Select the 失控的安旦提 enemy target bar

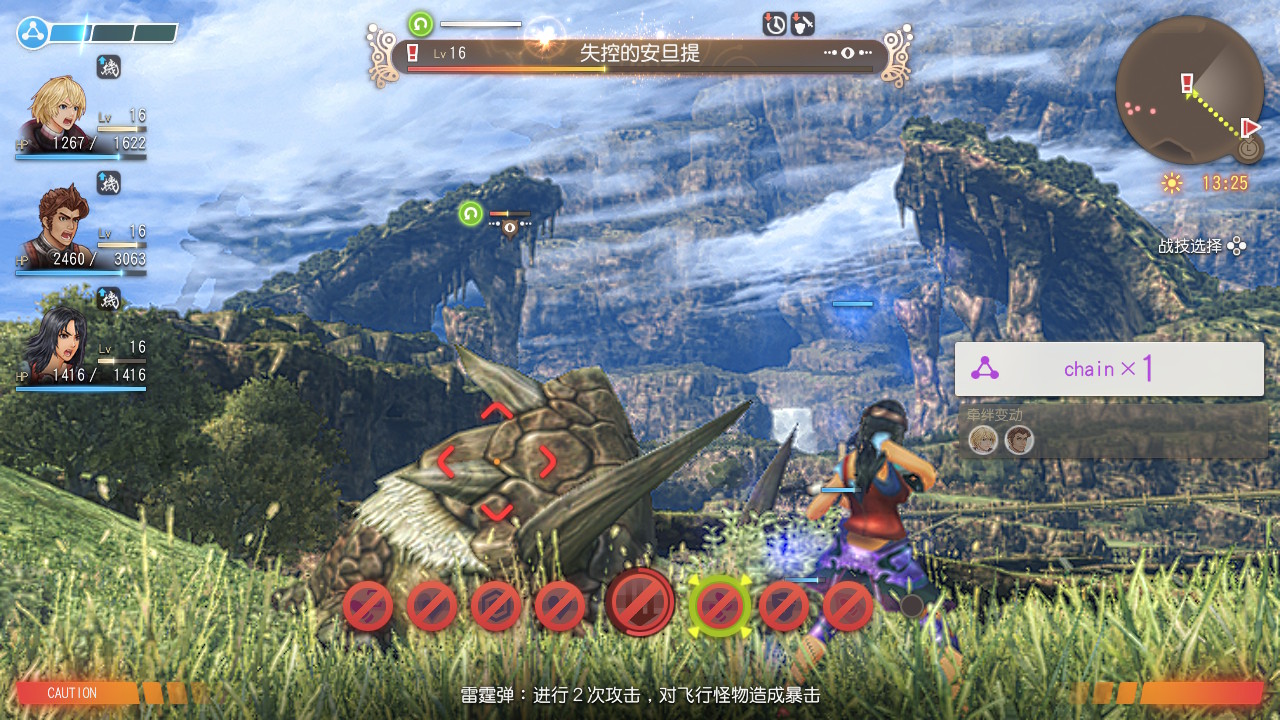click(x=640, y=54)
